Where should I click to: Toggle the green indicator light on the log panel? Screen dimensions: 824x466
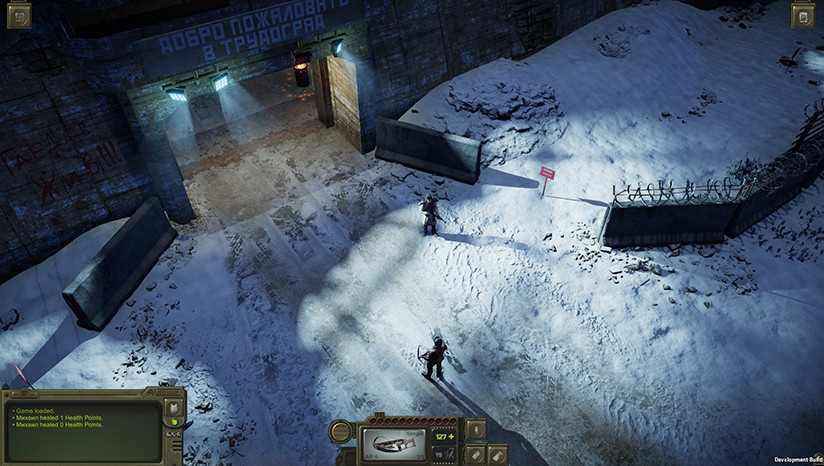[173, 424]
